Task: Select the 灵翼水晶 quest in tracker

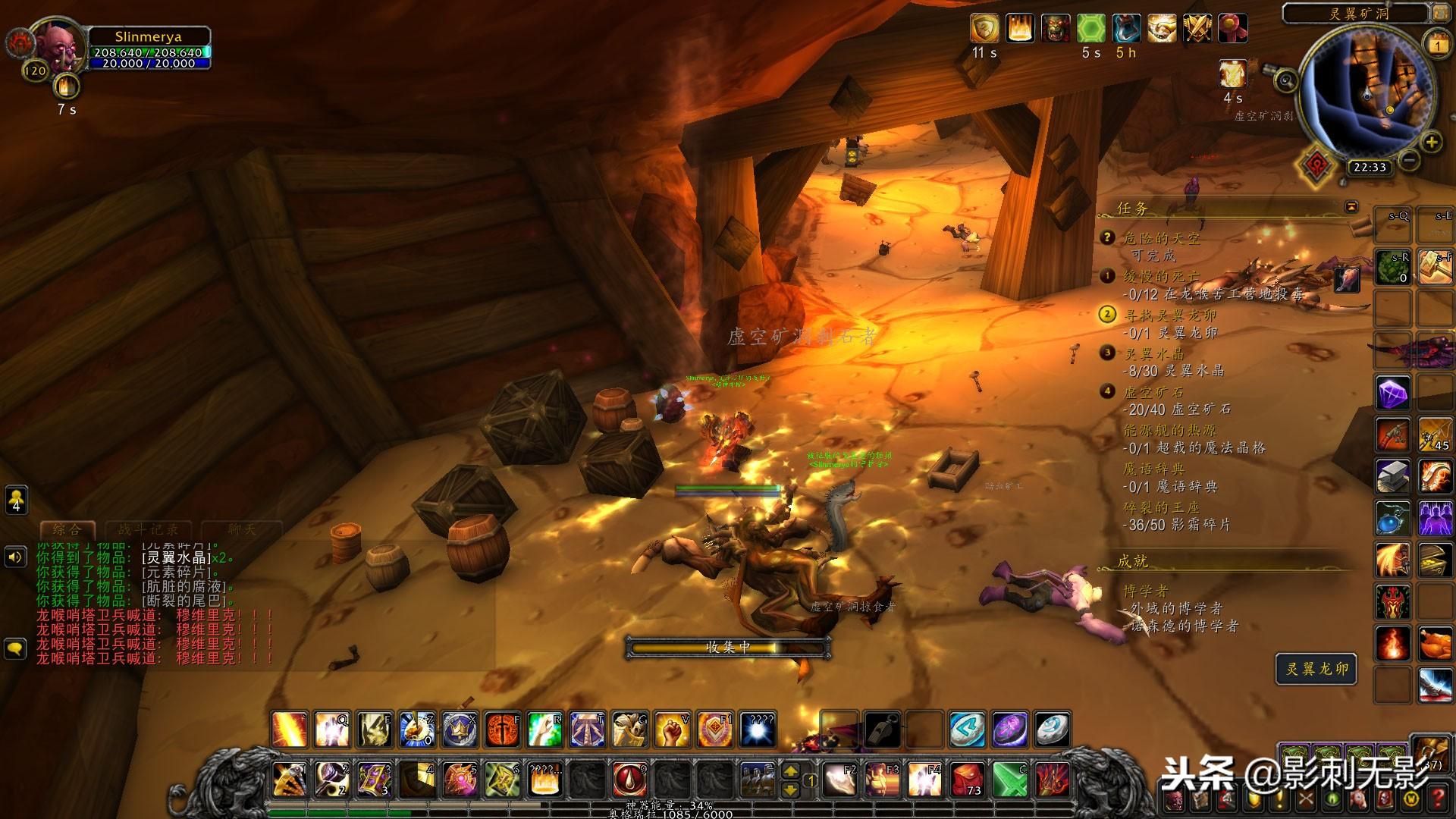Action: pyautogui.click(x=1153, y=353)
